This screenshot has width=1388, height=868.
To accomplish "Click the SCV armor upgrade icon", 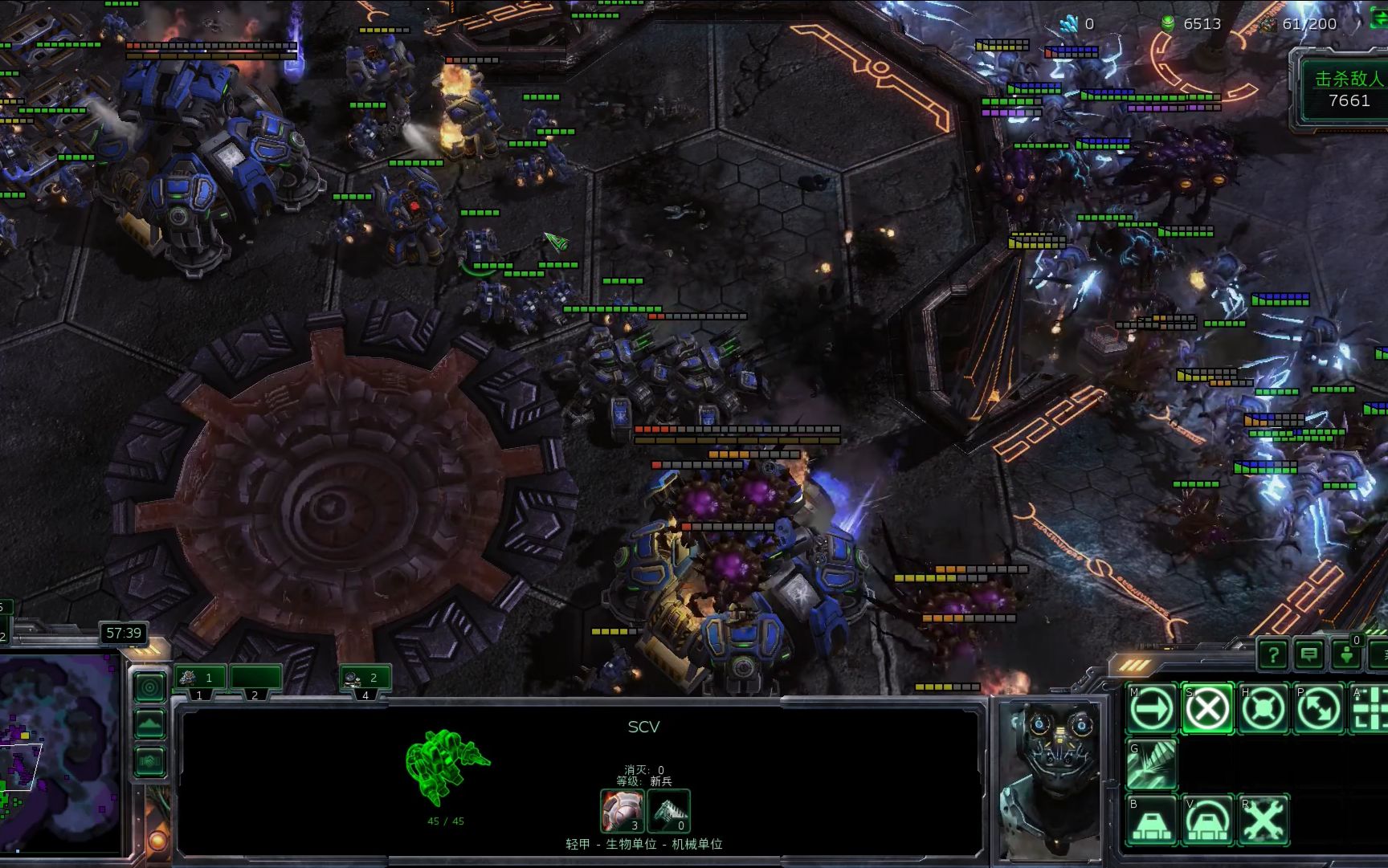I will (x=623, y=811).
